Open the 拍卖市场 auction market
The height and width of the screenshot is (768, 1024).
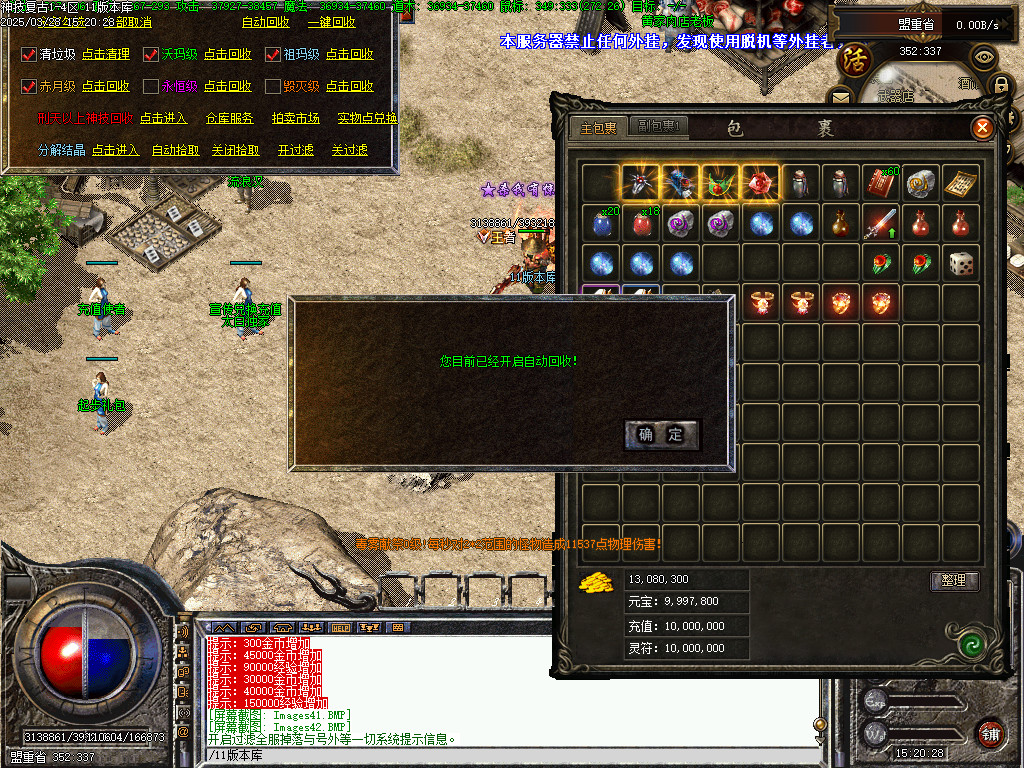pyautogui.click(x=296, y=118)
